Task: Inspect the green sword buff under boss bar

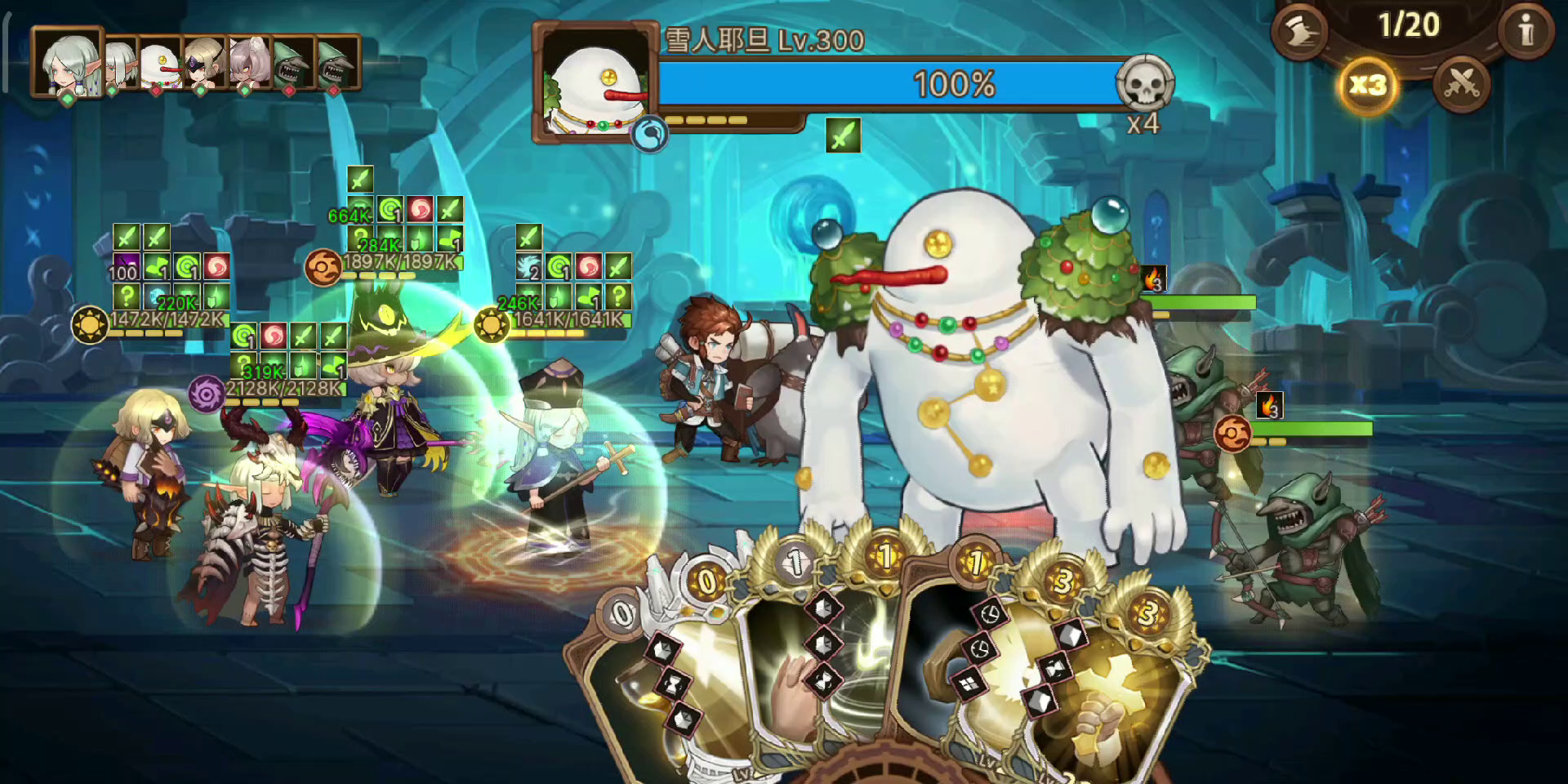Action: [x=843, y=136]
